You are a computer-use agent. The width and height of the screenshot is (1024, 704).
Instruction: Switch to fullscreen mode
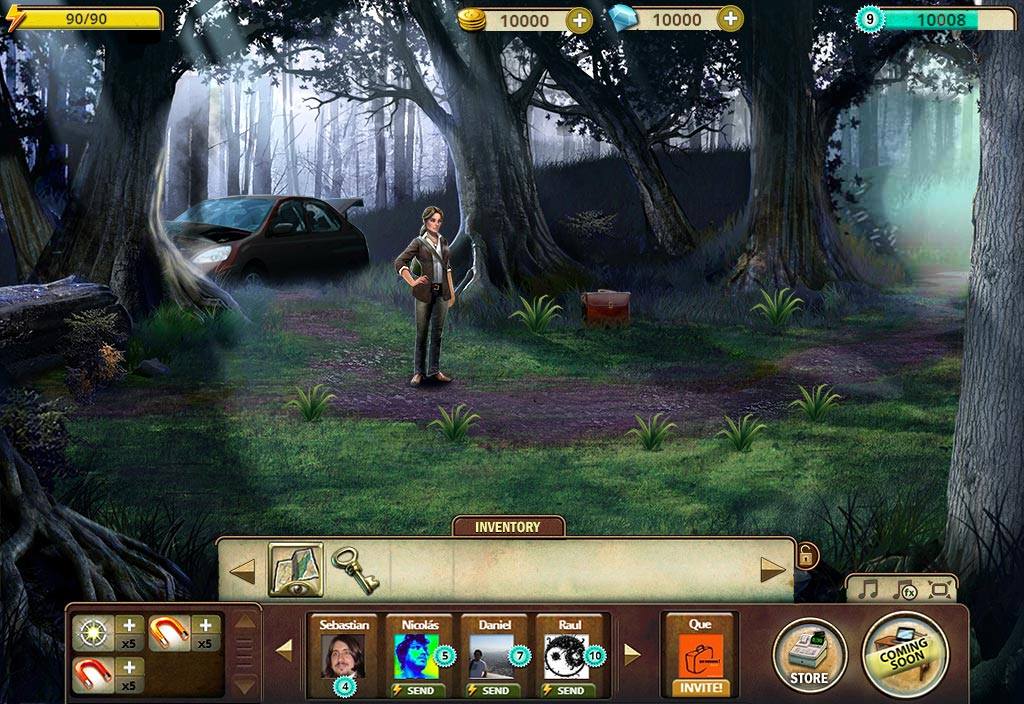(x=939, y=589)
